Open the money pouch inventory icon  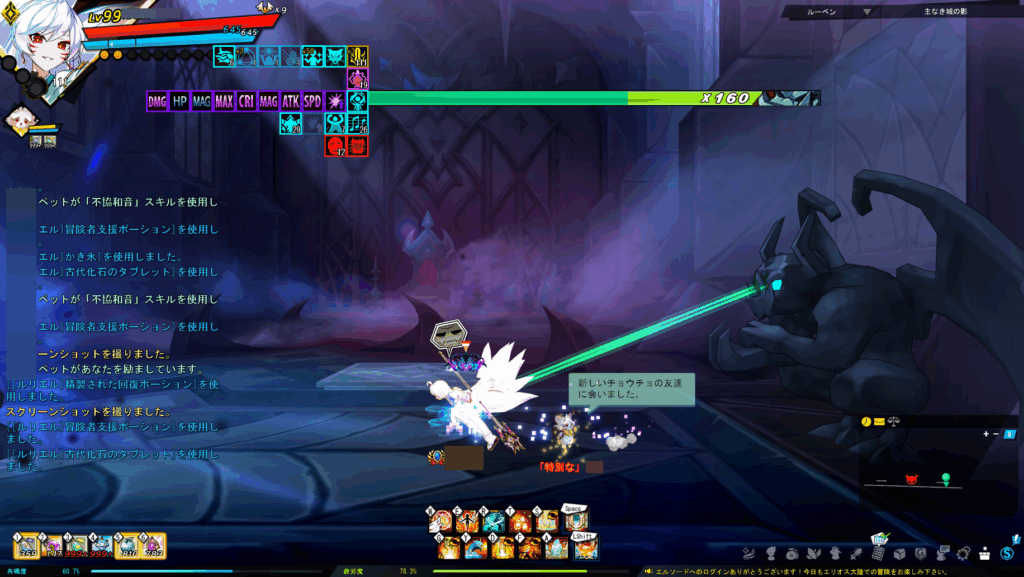(792, 553)
